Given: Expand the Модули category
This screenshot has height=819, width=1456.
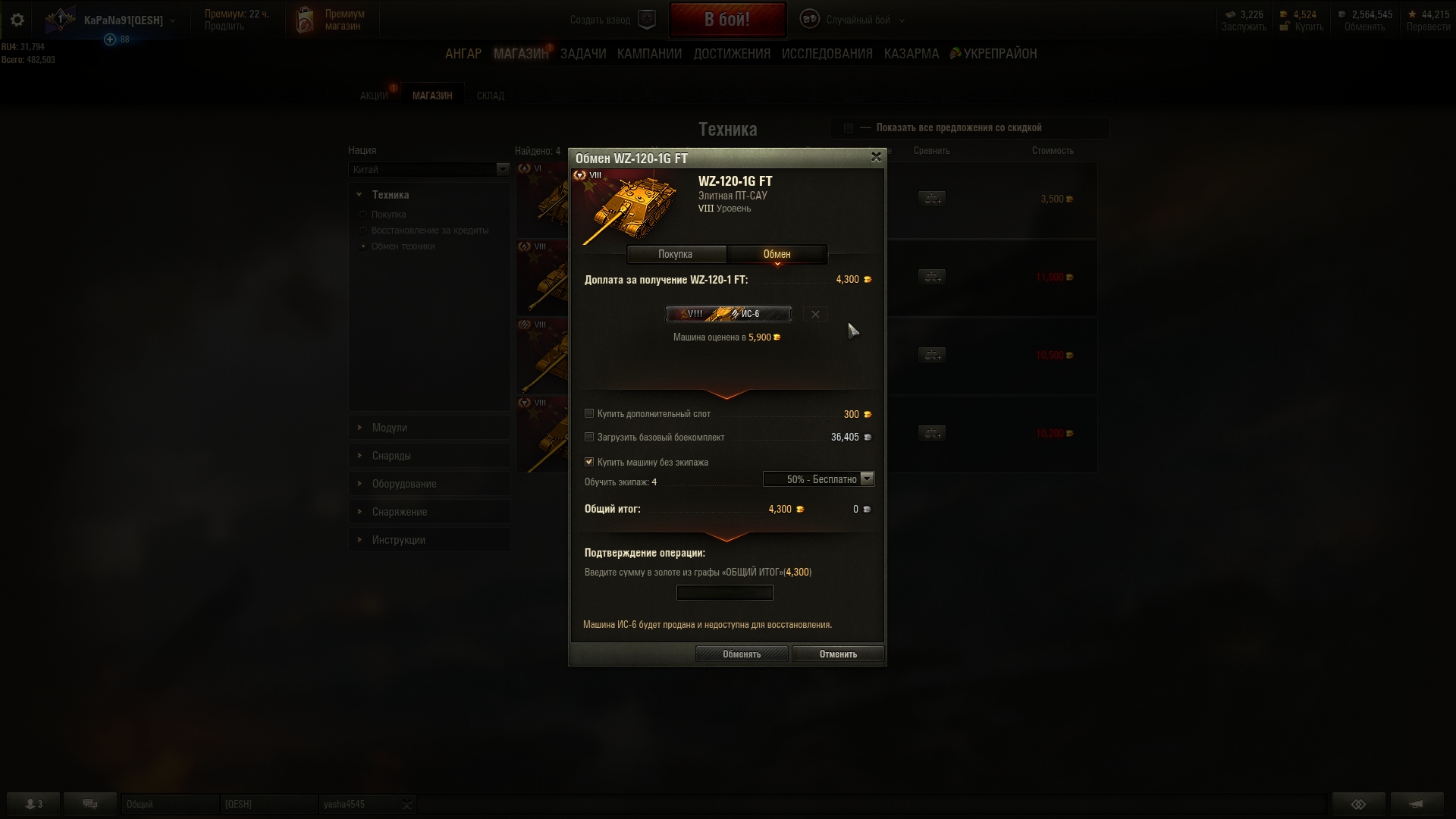Looking at the screenshot, I should point(389,428).
